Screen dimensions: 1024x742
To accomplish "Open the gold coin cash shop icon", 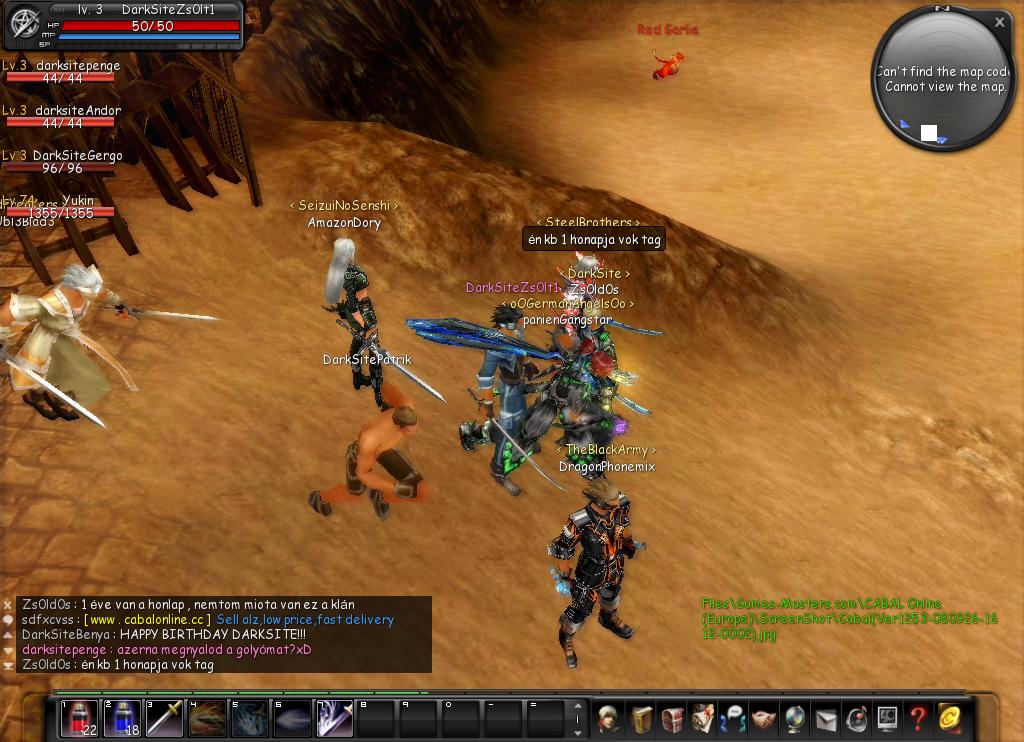I will pyautogui.click(x=948, y=719).
